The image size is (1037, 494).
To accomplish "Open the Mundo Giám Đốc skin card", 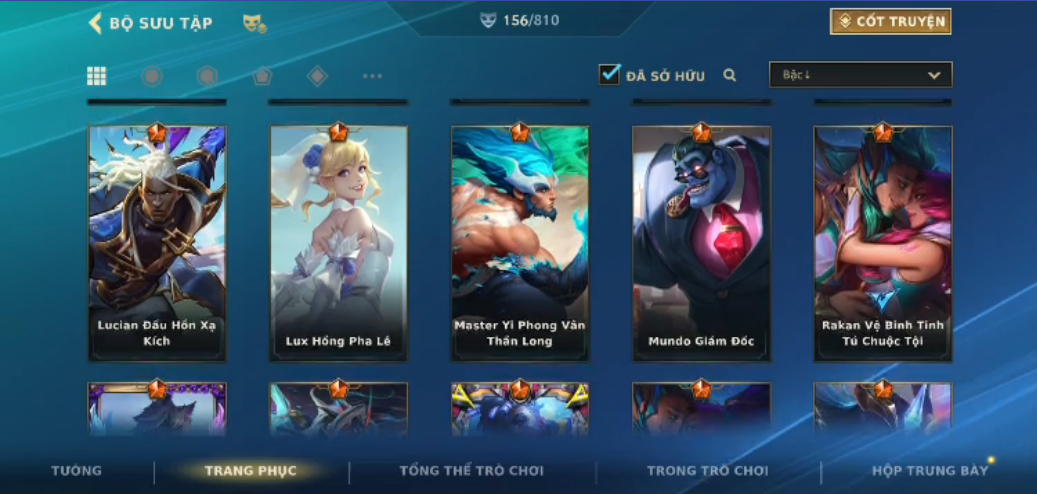I will 701,242.
